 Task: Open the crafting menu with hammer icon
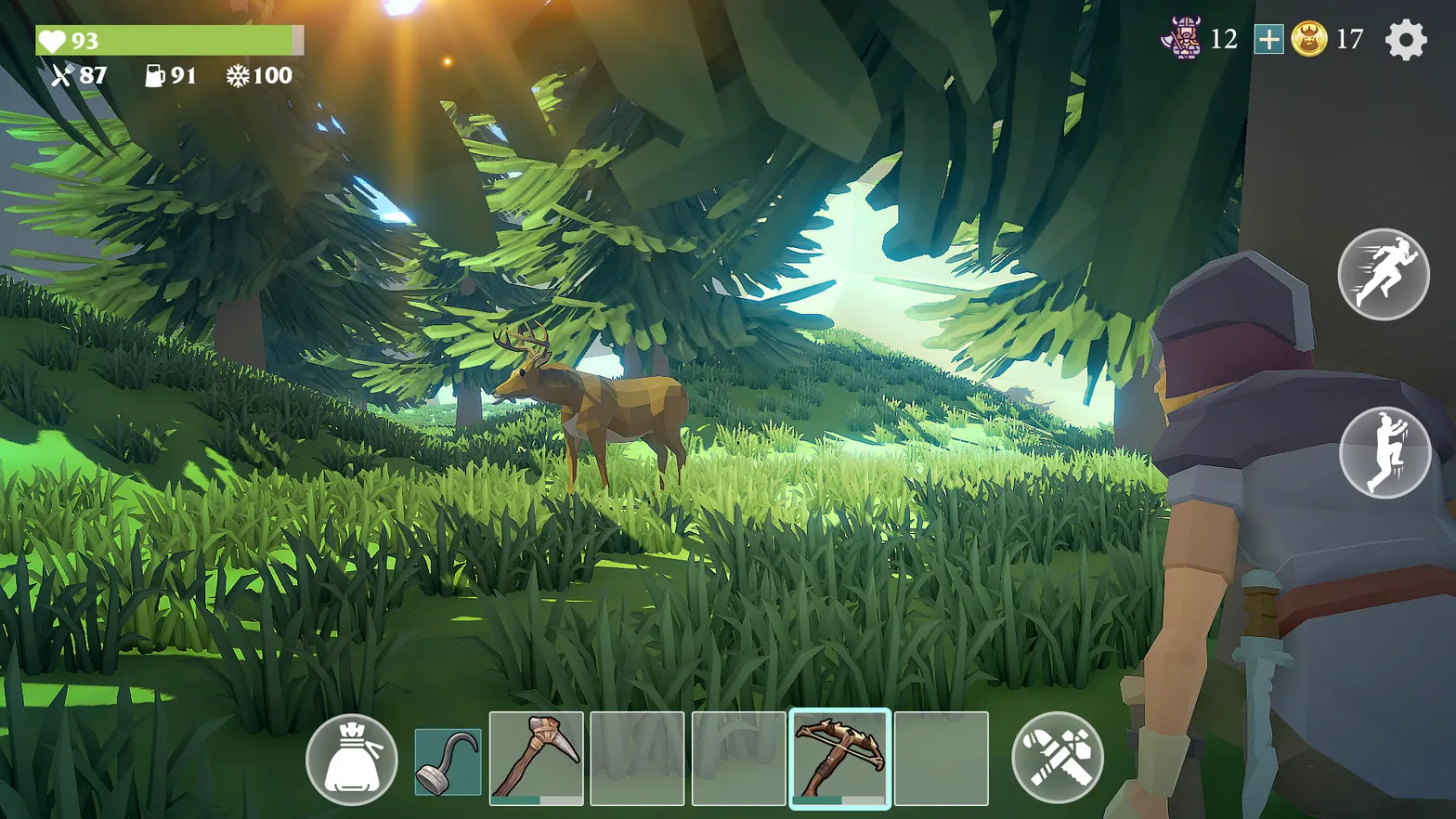point(1058,758)
